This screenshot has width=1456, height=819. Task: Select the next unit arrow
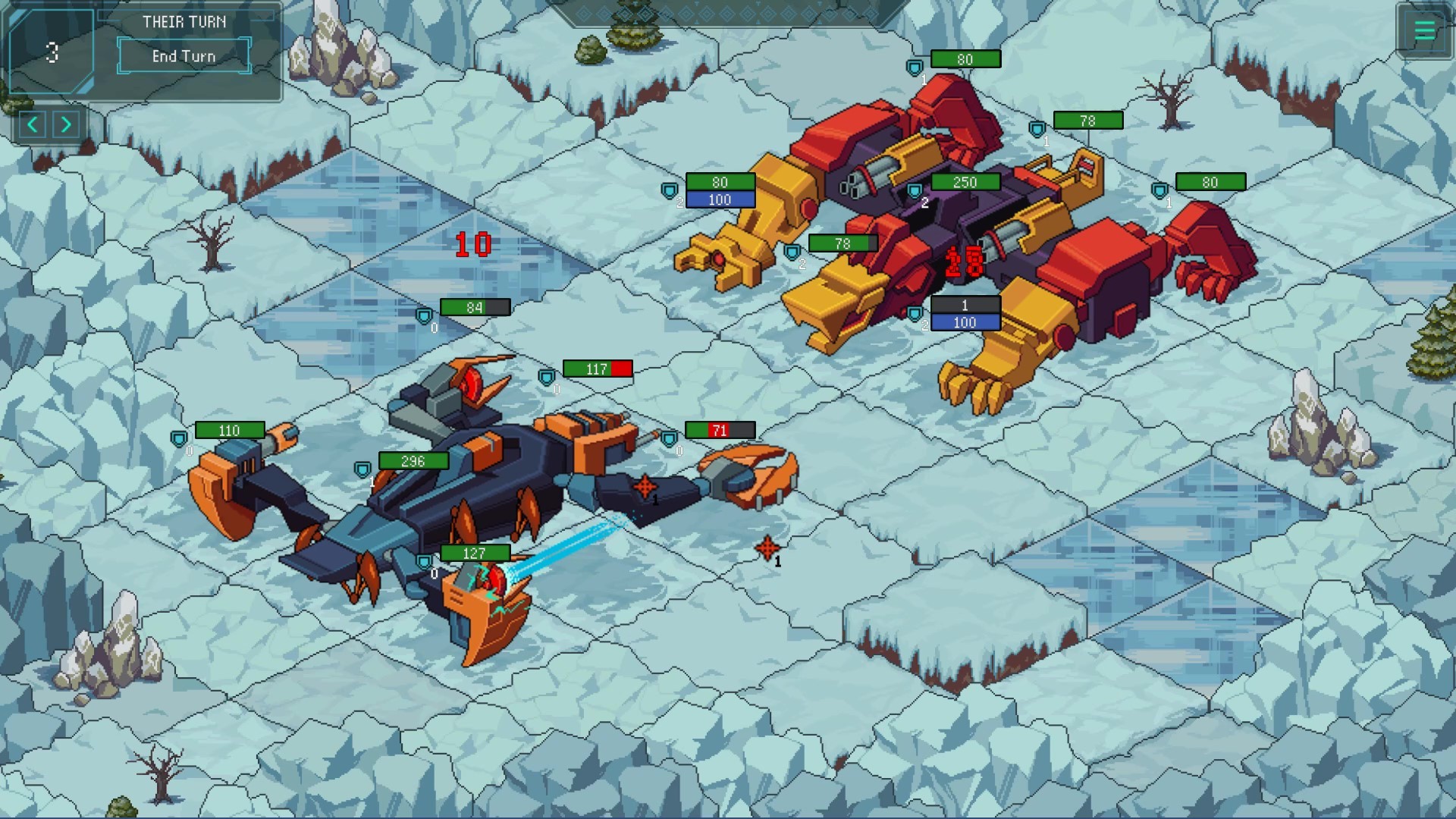[67, 124]
